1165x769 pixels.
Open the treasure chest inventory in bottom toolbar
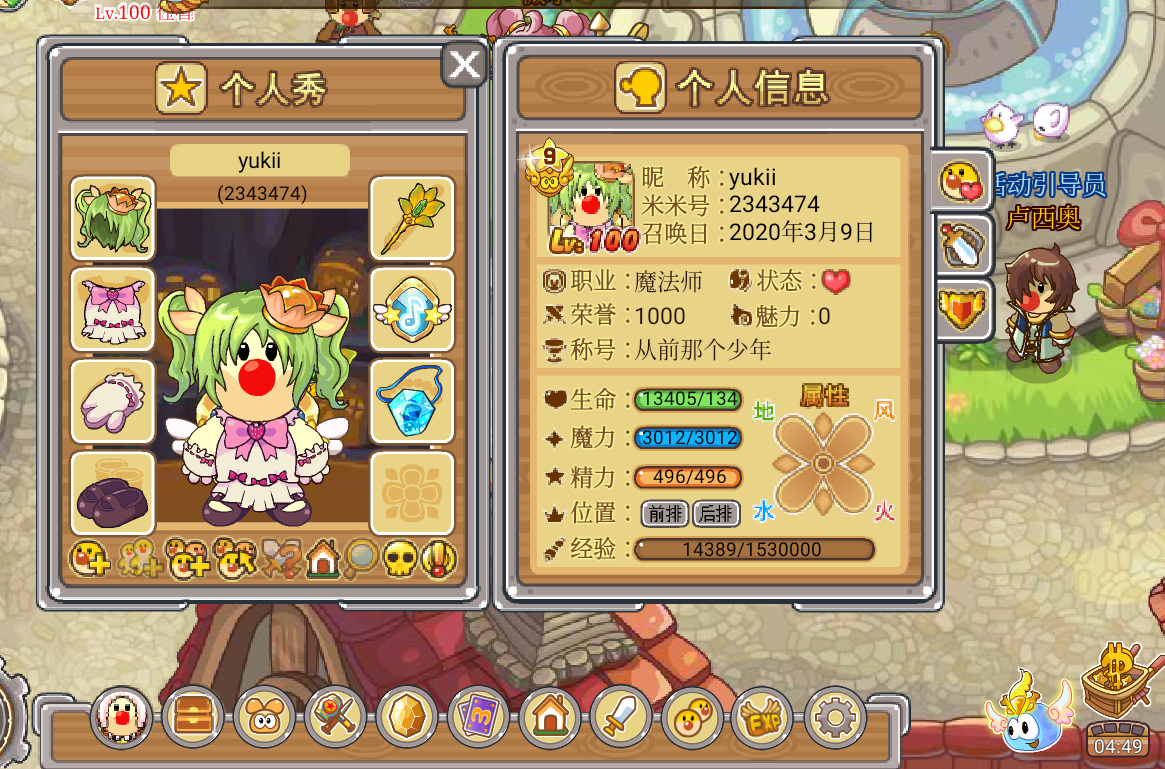coord(194,717)
